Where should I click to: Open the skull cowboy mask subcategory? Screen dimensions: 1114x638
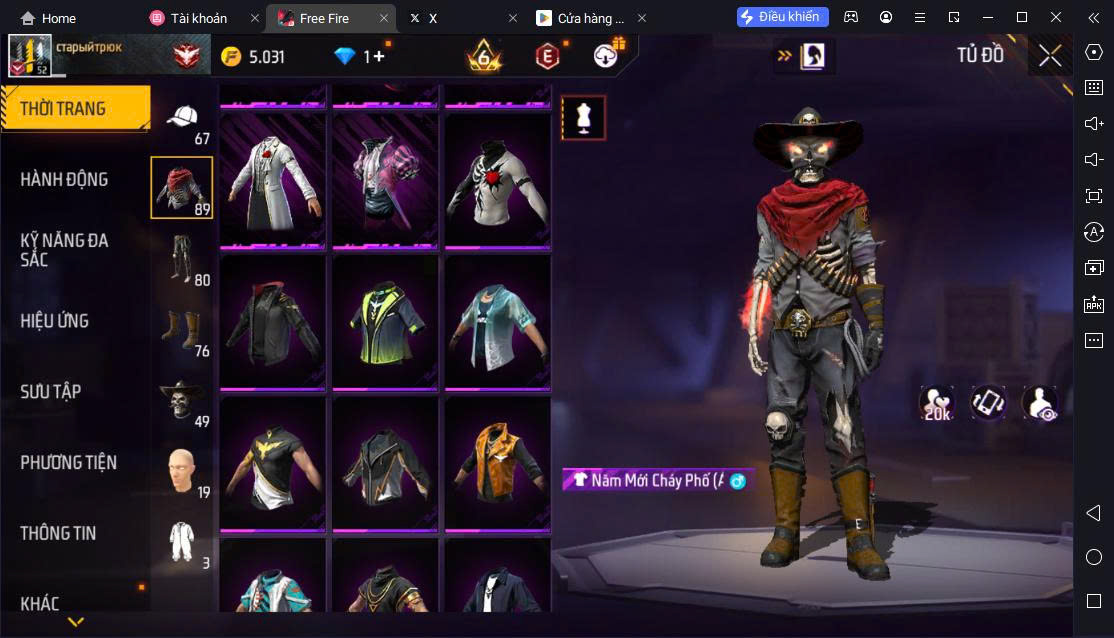[x=182, y=401]
